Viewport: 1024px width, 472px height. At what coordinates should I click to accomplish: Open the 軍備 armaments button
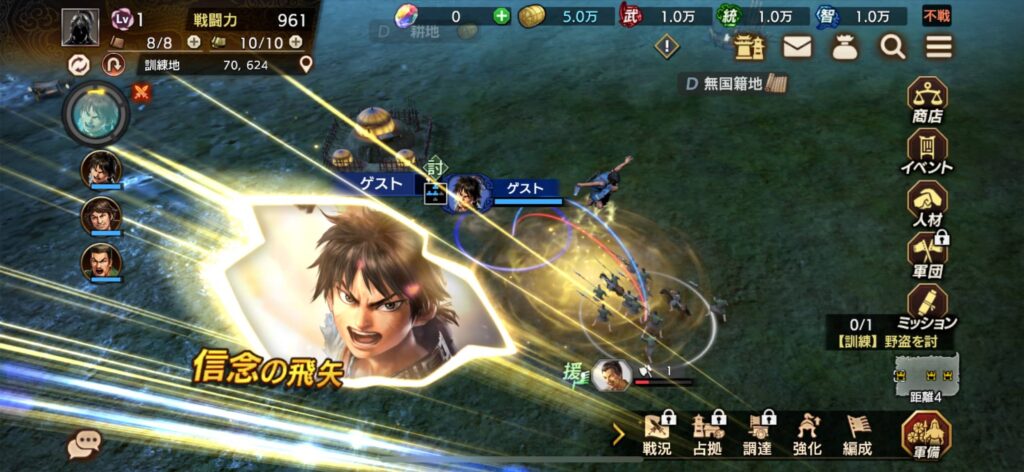coord(926,434)
